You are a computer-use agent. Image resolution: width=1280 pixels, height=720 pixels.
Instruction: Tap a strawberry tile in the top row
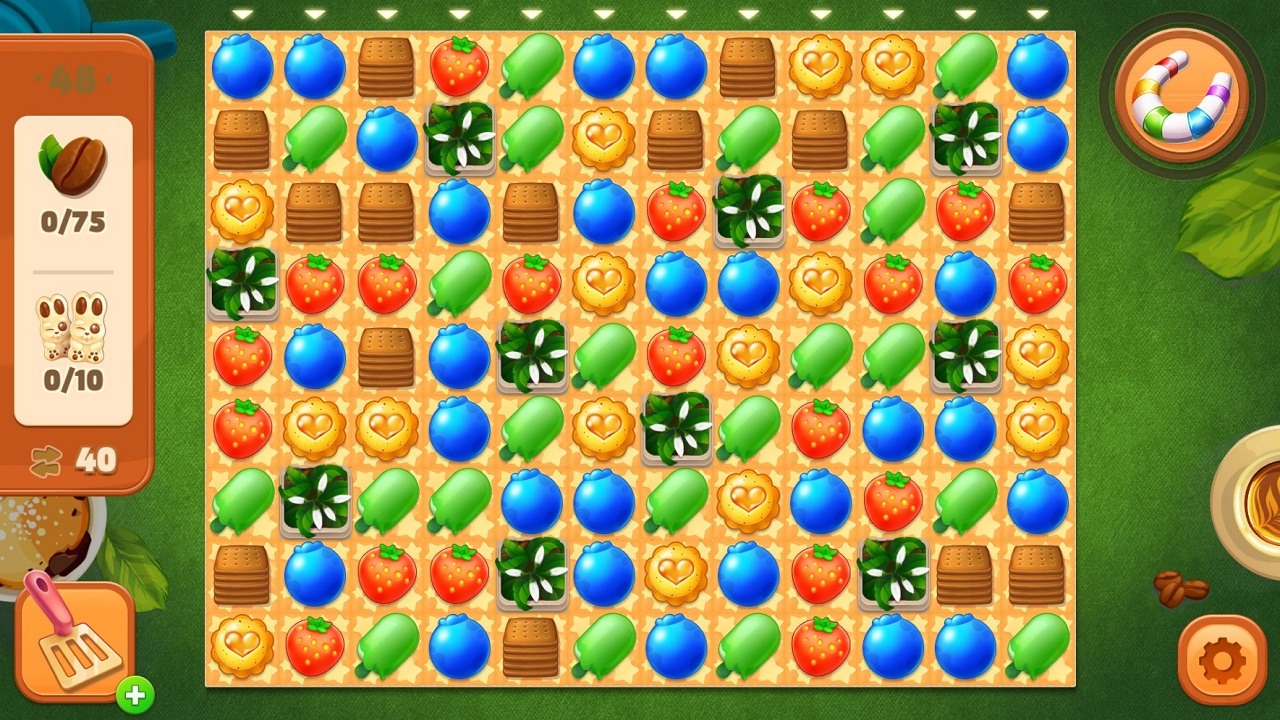(x=459, y=66)
